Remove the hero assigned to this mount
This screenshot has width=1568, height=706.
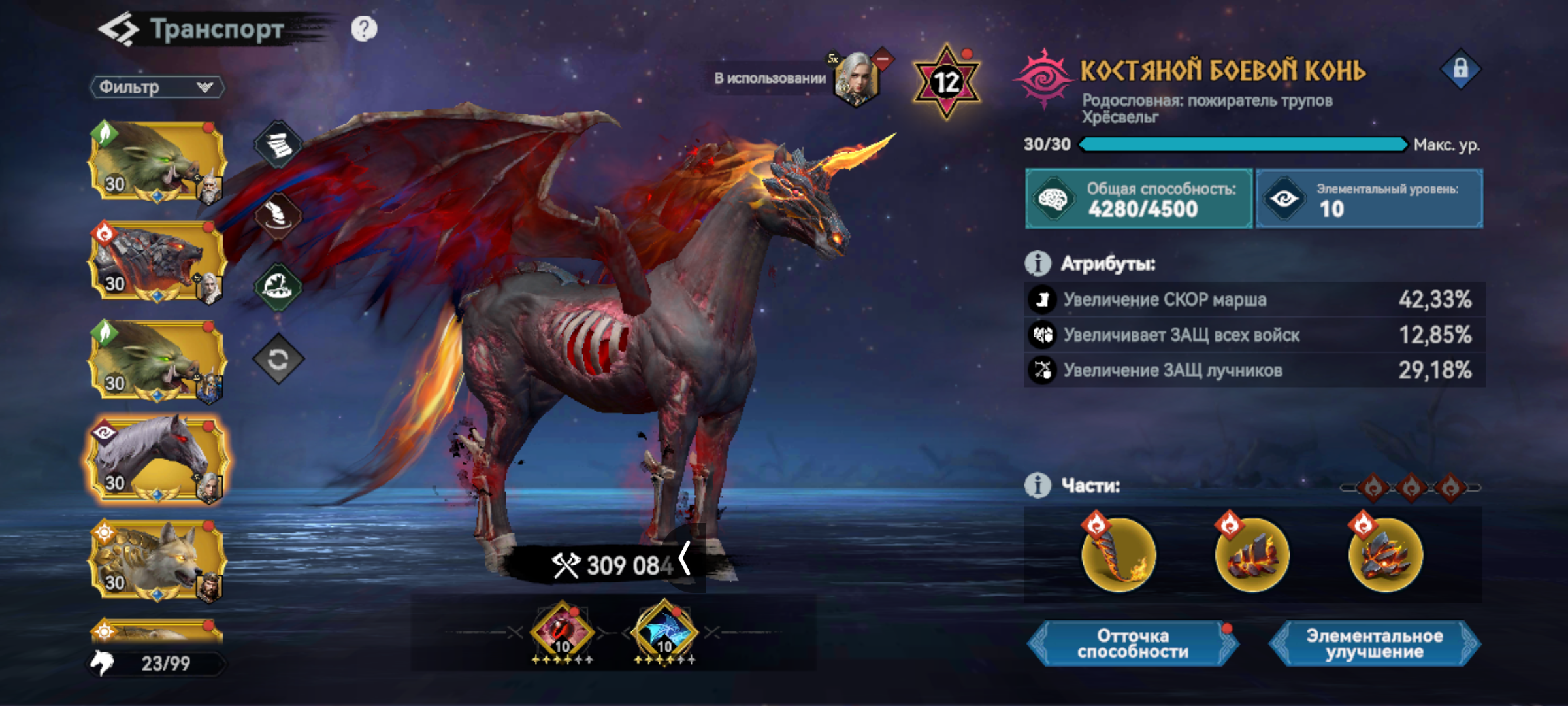pyautogui.click(x=882, y=59)
